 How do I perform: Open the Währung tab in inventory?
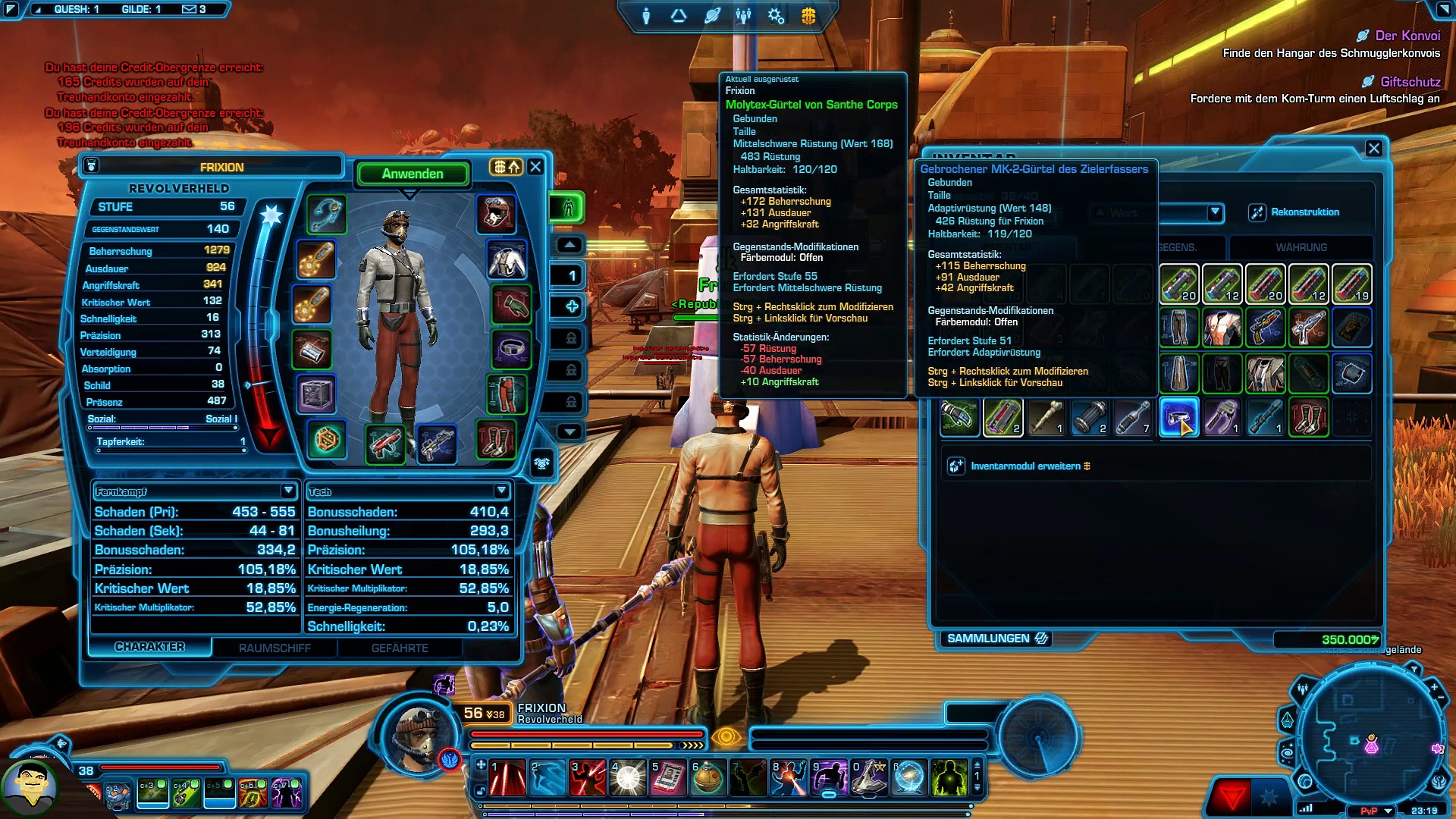[x=1301, y=247]
